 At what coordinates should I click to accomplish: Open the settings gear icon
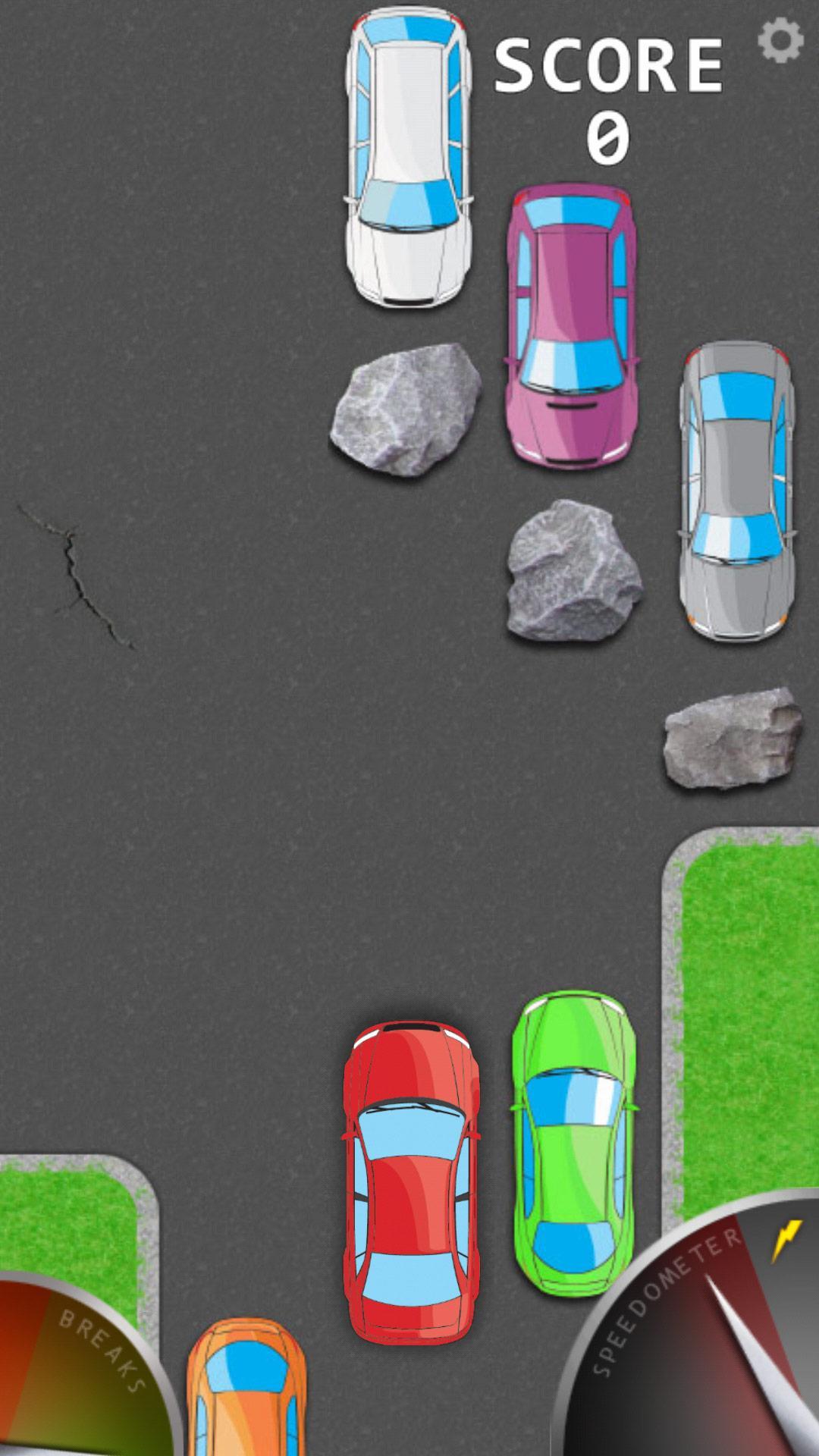(x=780, y=39)
